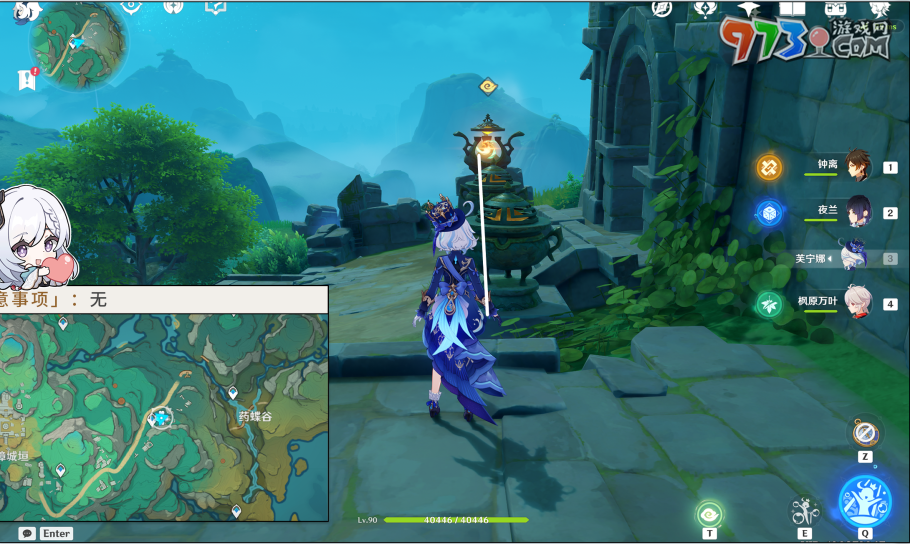Viewport: 910px width, 544px height.
Task: Switch to party member 夜兰
Action: [x=858, y=212]
